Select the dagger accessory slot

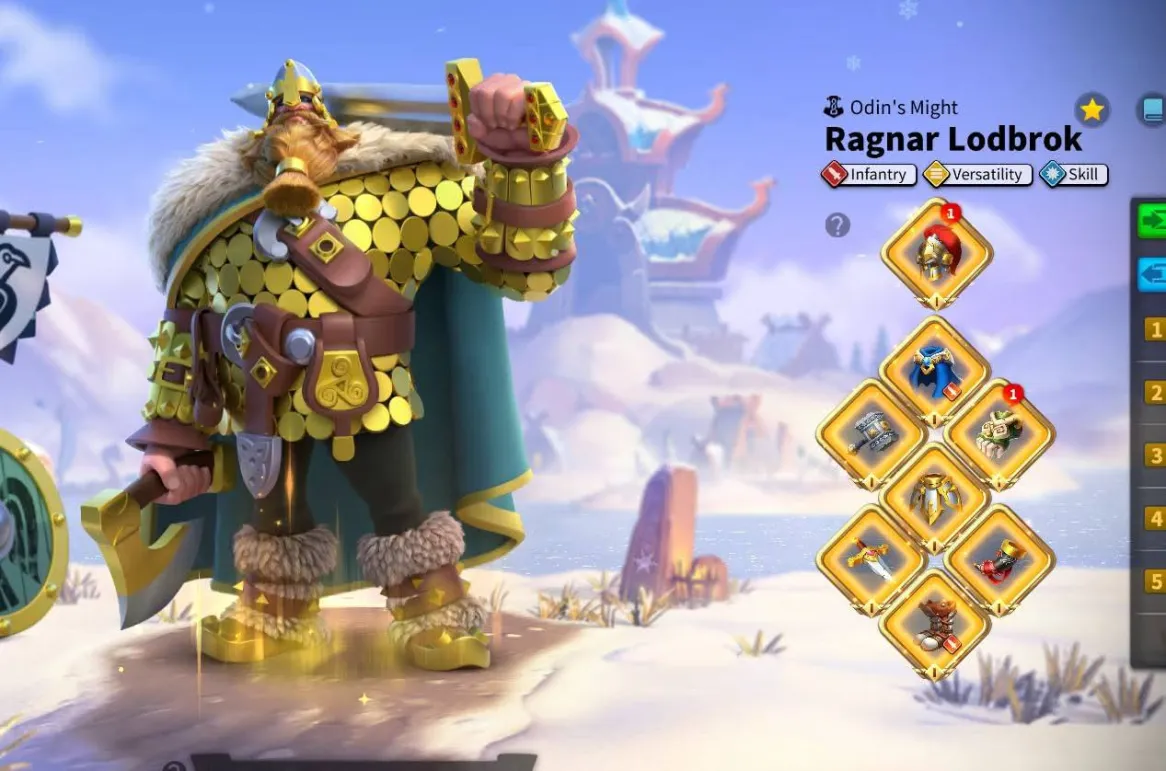(871, 561)
